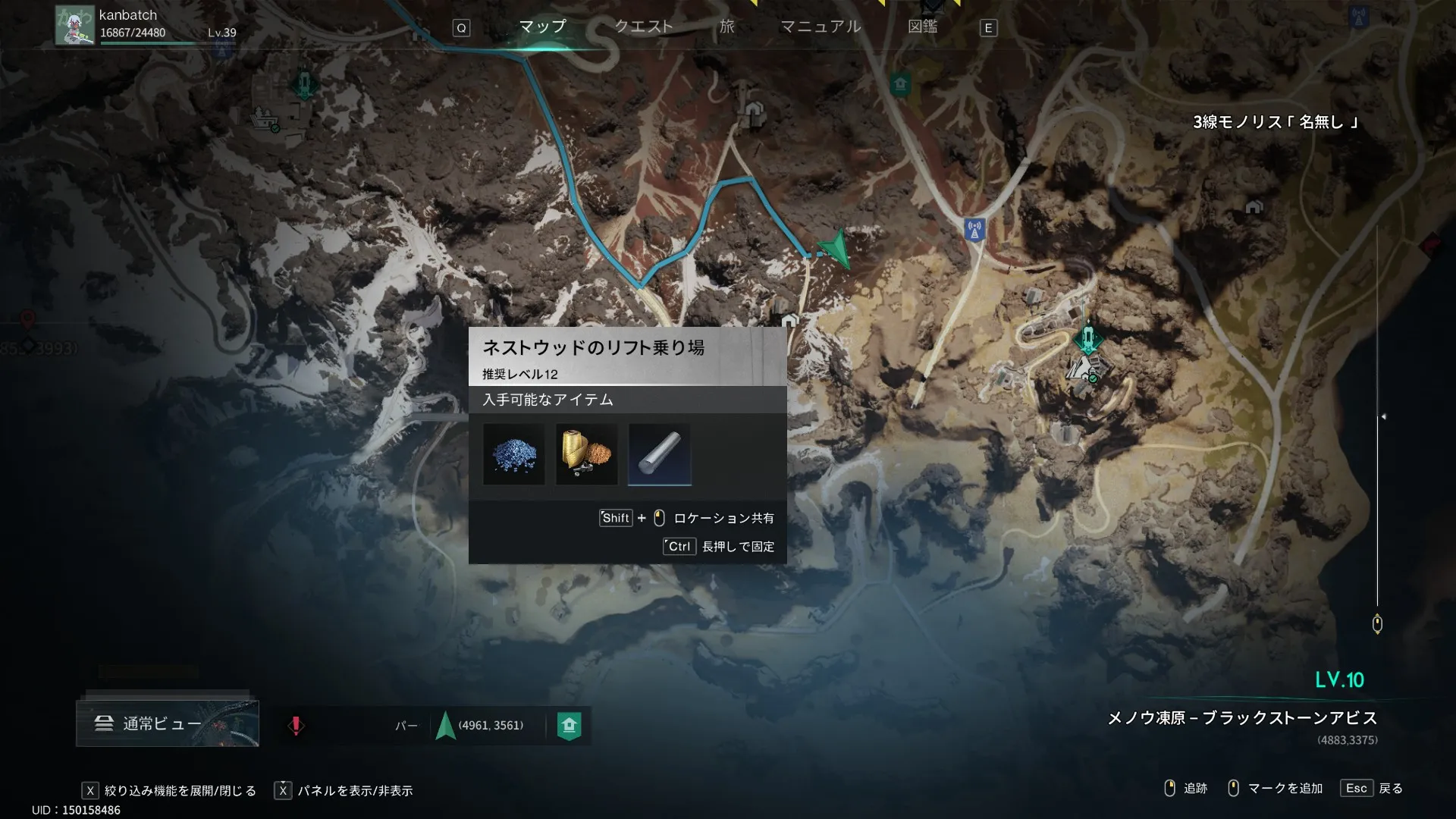Select the 3線モノリス「名無し」 map label

[1275, 122]
